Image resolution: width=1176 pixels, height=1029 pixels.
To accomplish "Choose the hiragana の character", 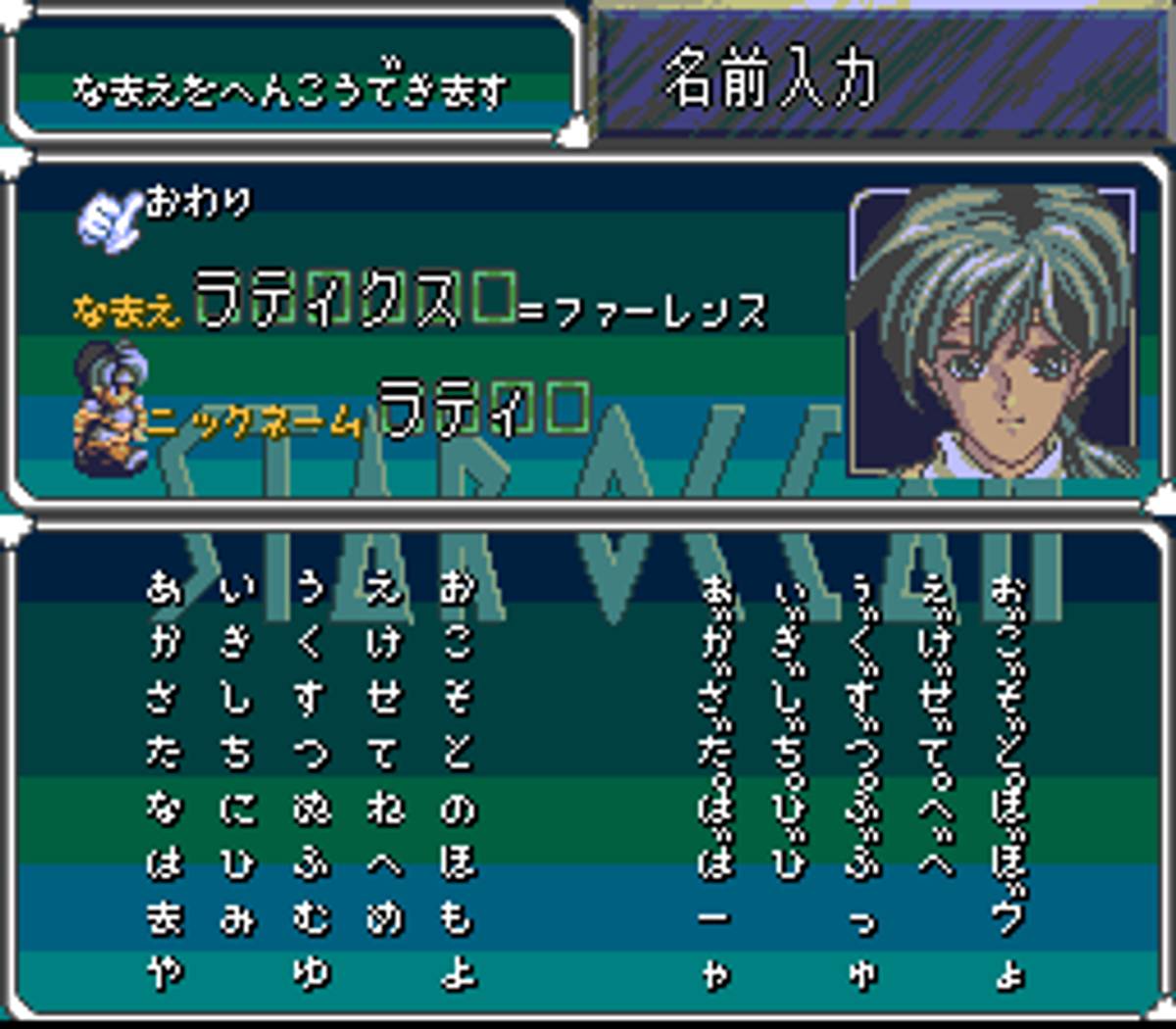I will pos(457,808).
